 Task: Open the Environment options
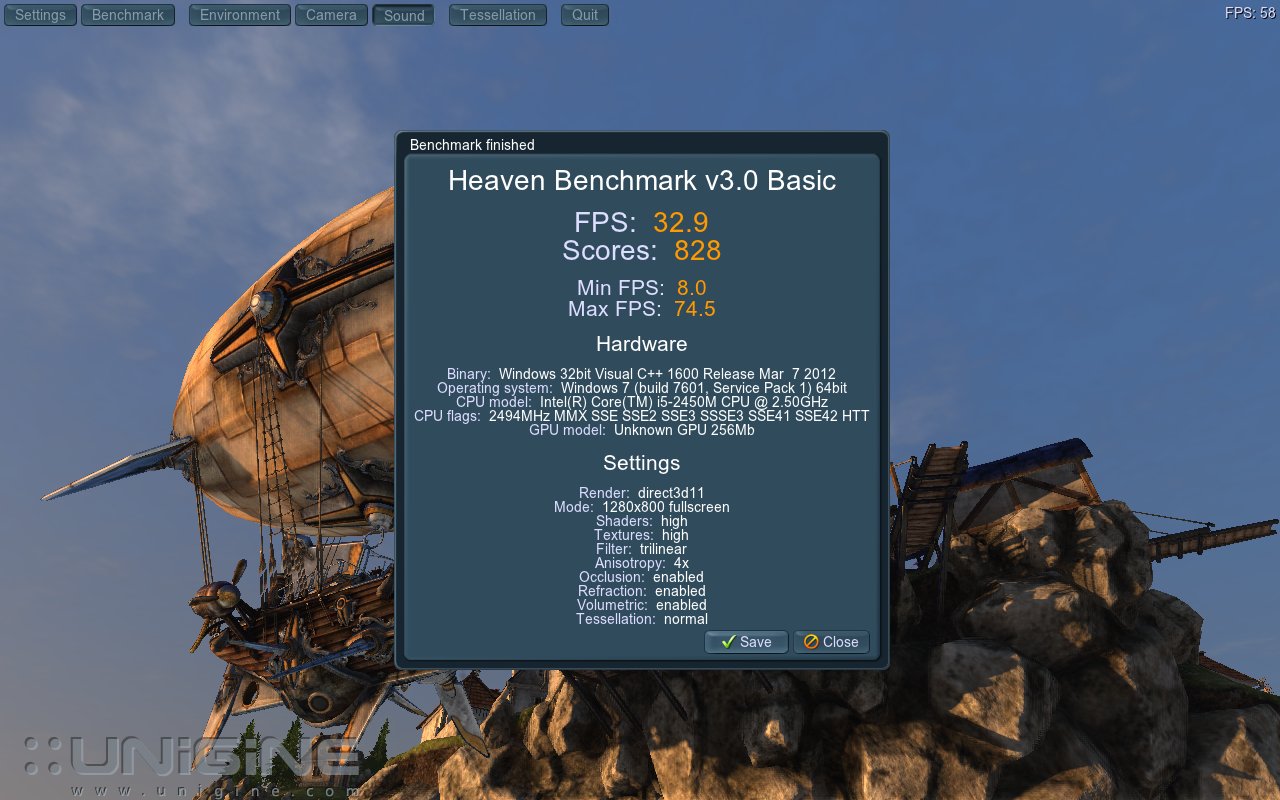tap(239, 15)
